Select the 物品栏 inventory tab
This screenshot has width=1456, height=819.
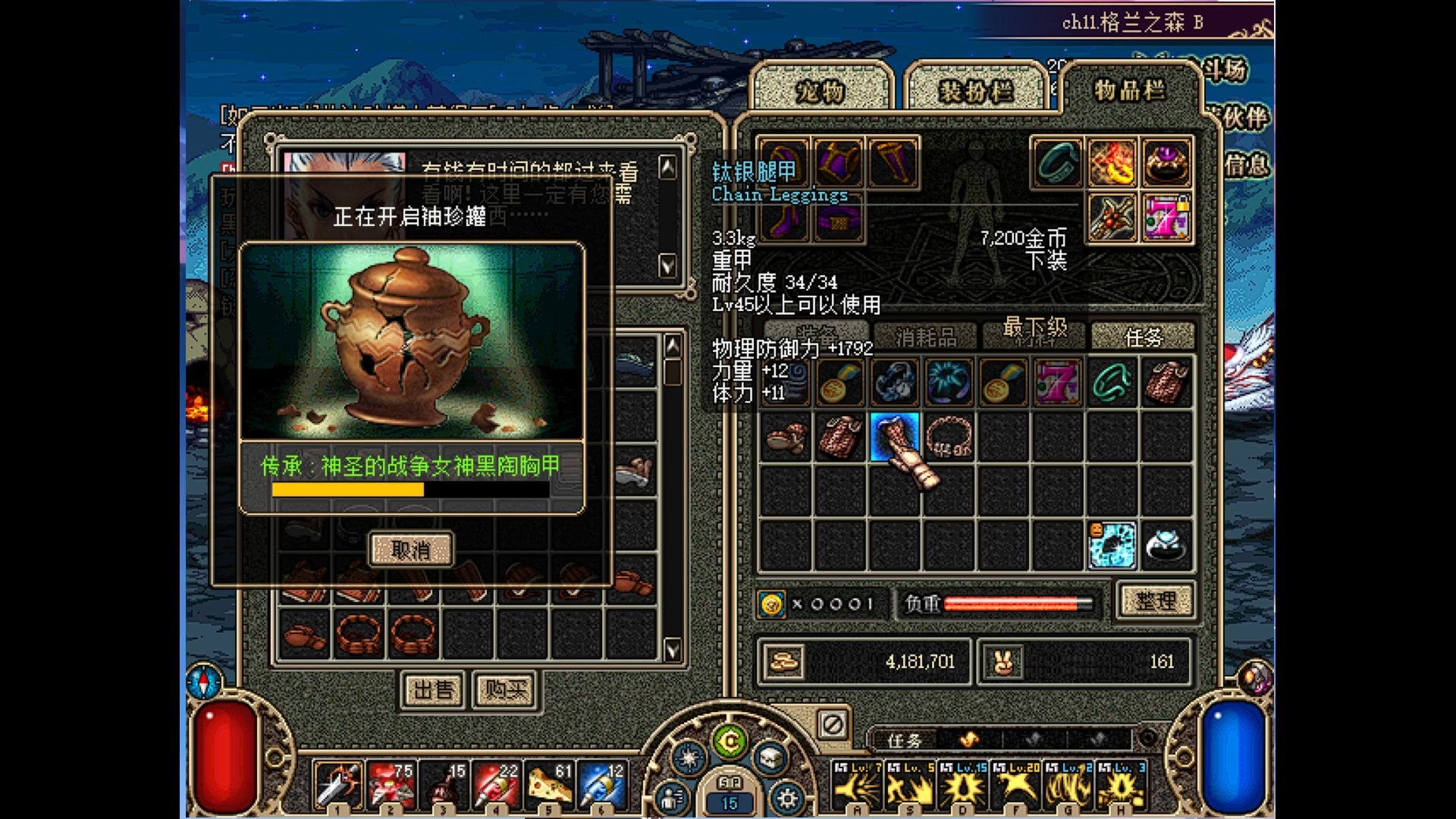(1129, 90)
